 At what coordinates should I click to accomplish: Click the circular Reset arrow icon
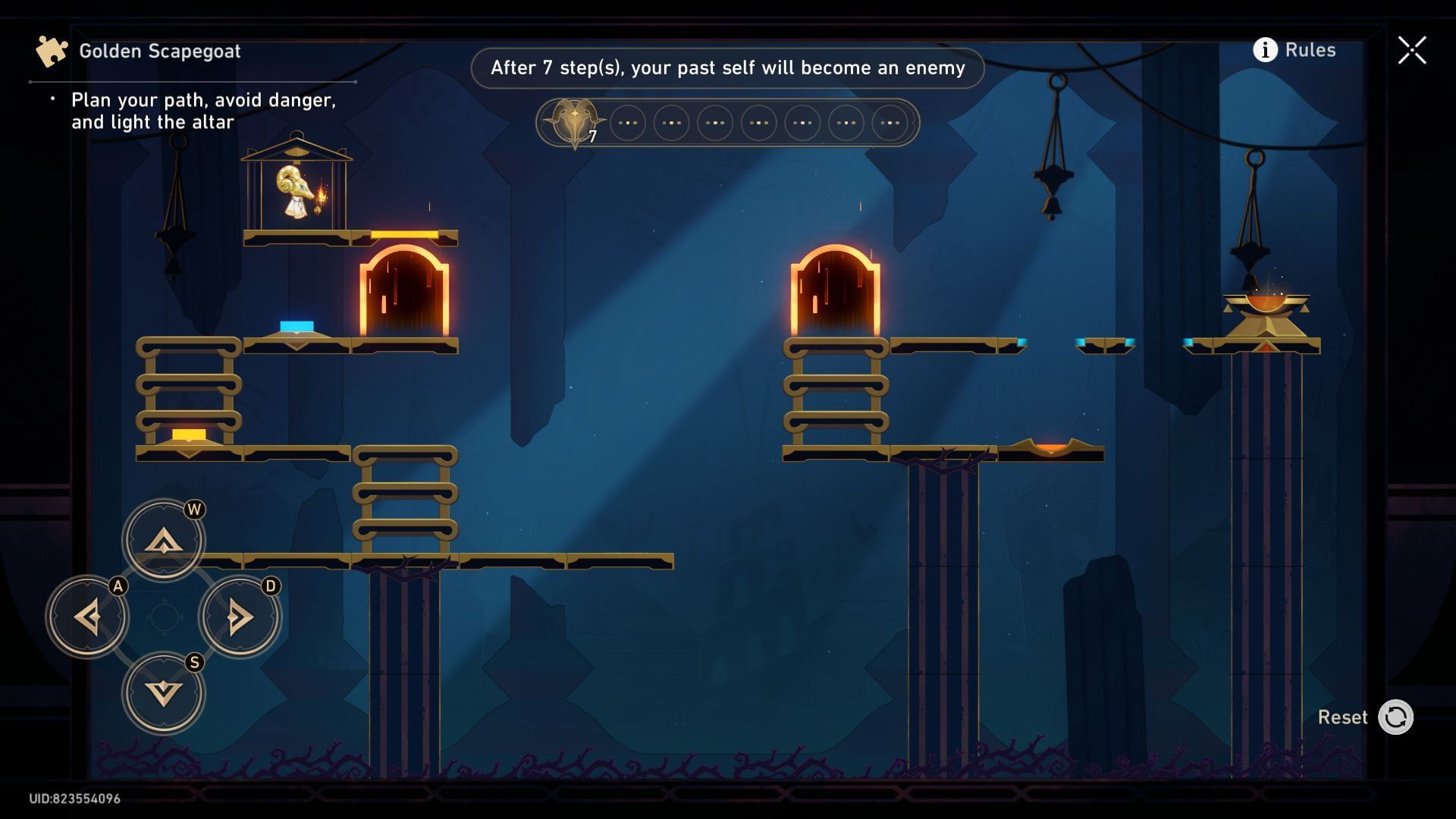[1398, 717]
